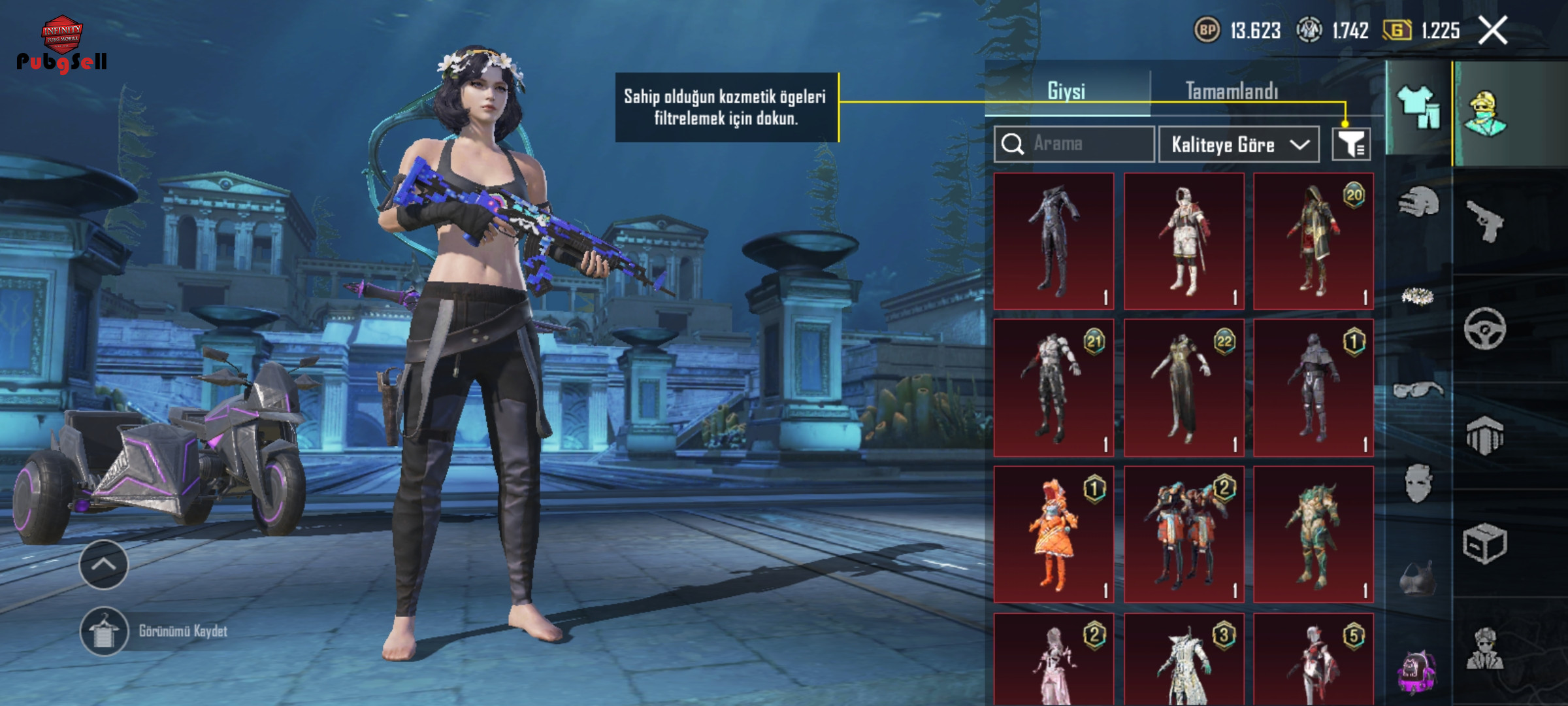Close the inventory screen
1568x706 pixels.
(1493, 31)
